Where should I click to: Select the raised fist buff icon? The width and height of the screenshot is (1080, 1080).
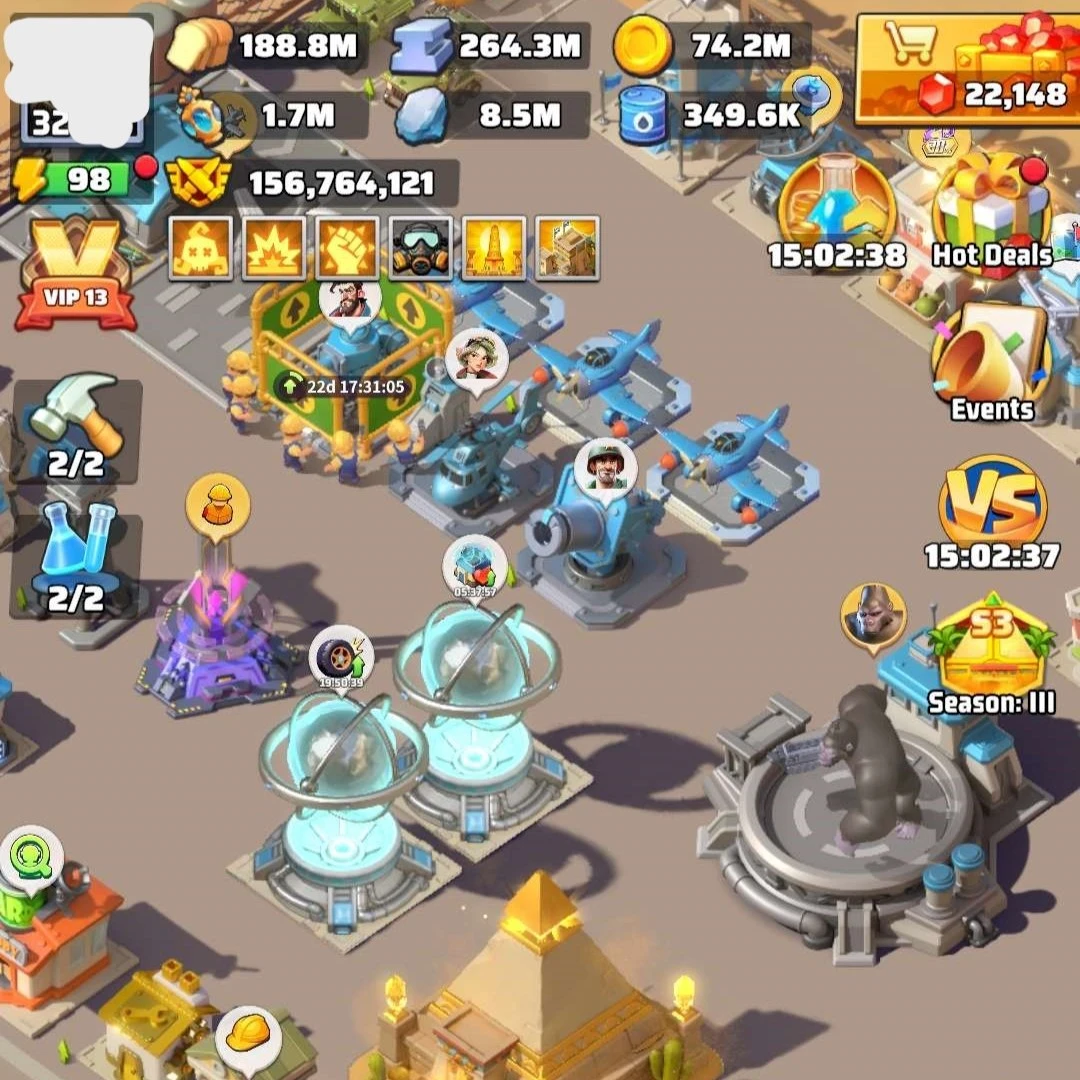(x=347, y=246)
